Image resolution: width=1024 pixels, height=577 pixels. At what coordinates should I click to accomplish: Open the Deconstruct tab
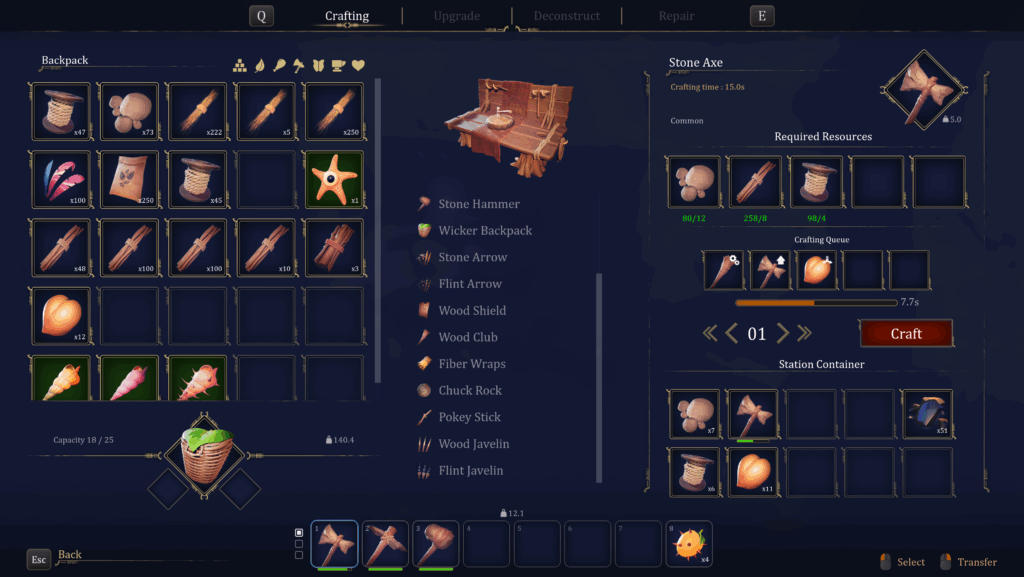click(566, 16)
